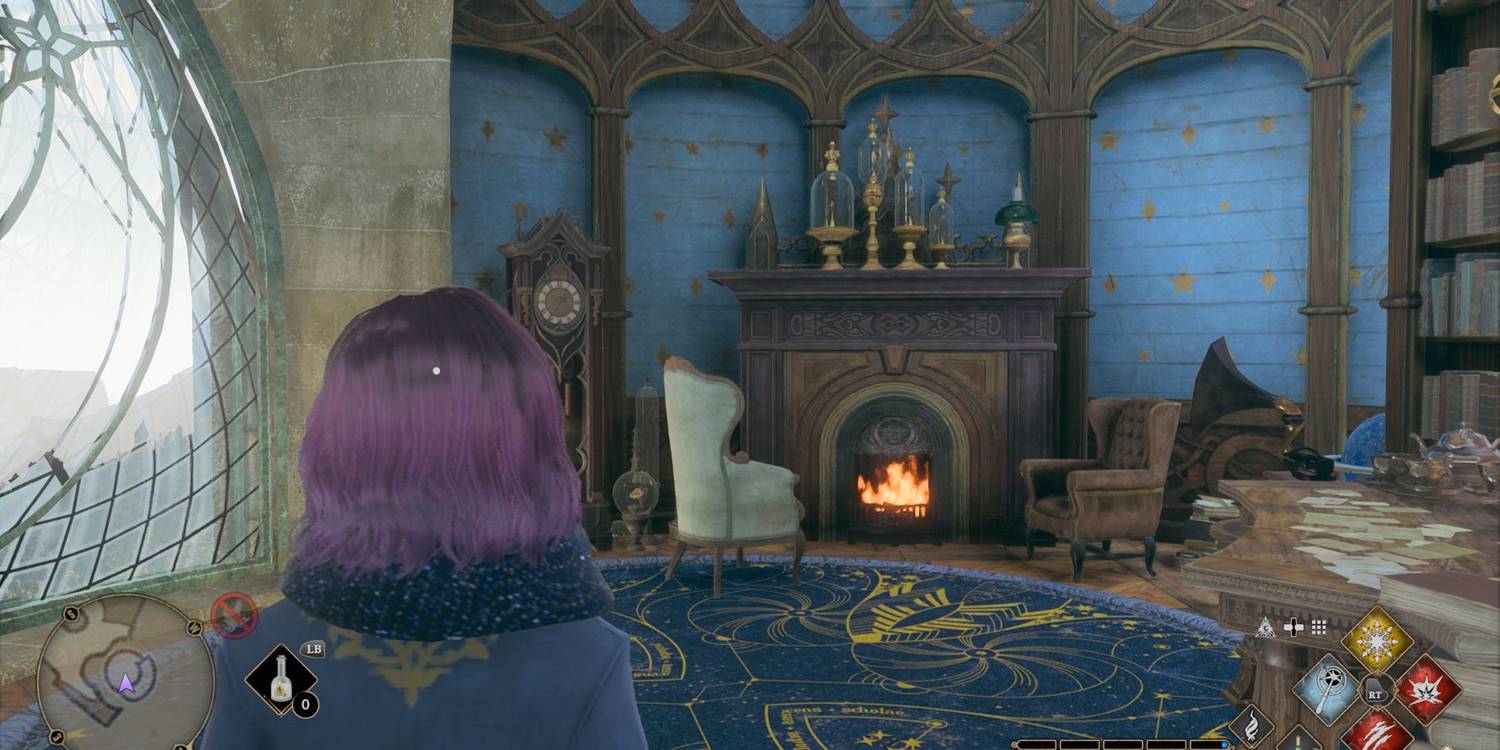Viewport: 1500px width, 750px height.
Task: Click the D-pad spell-set switch icon
Action: [1294, 626]
